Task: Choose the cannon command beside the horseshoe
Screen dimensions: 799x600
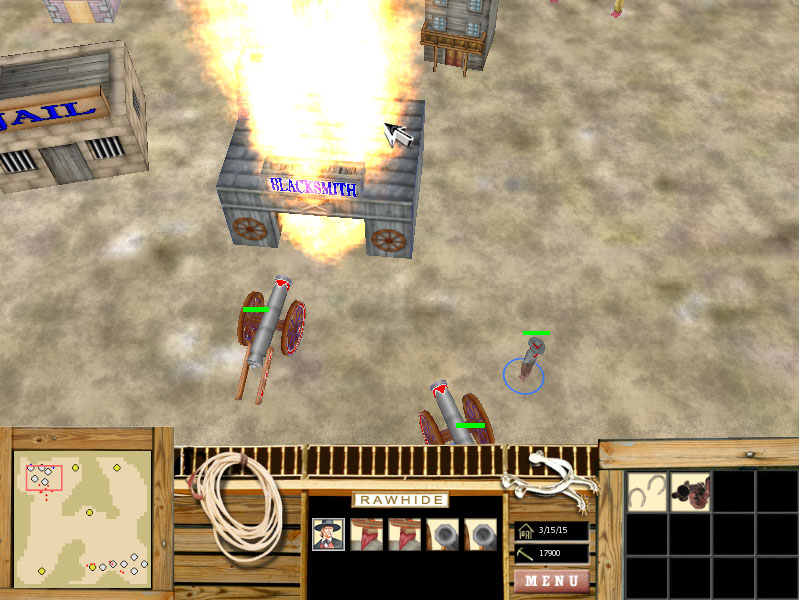Action: (690, 491)
